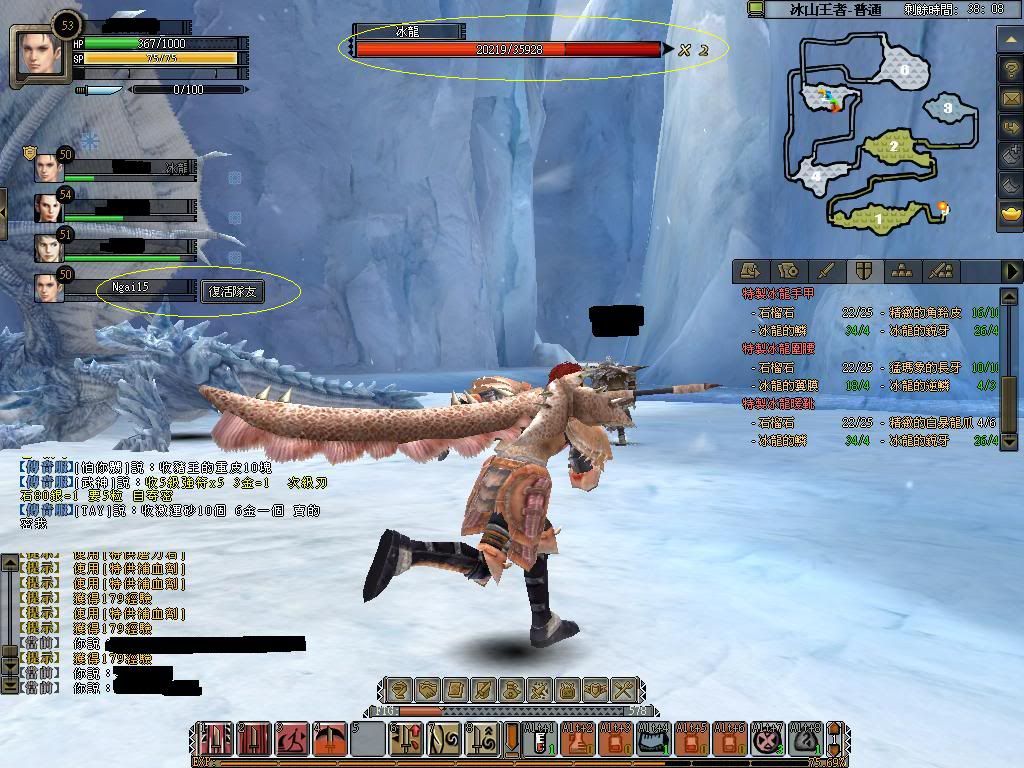
Task: Select the level 54 party member portrait
Action: click(49, 208)
